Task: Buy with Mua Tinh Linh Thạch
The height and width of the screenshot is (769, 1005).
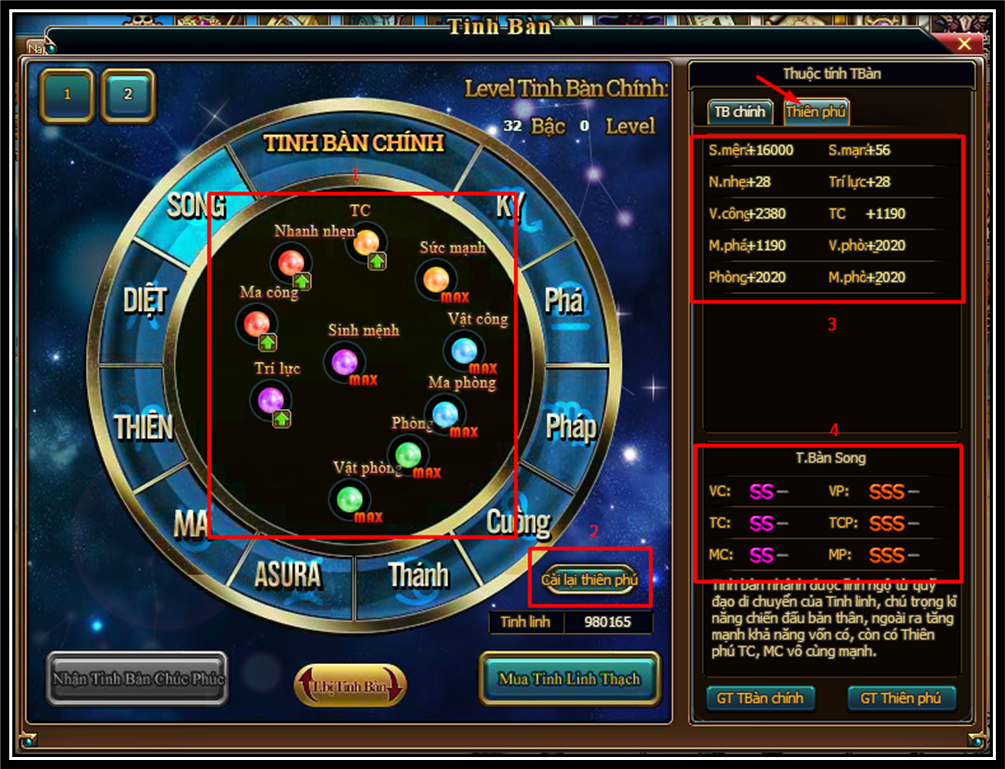Action: (x=569, y=679)
